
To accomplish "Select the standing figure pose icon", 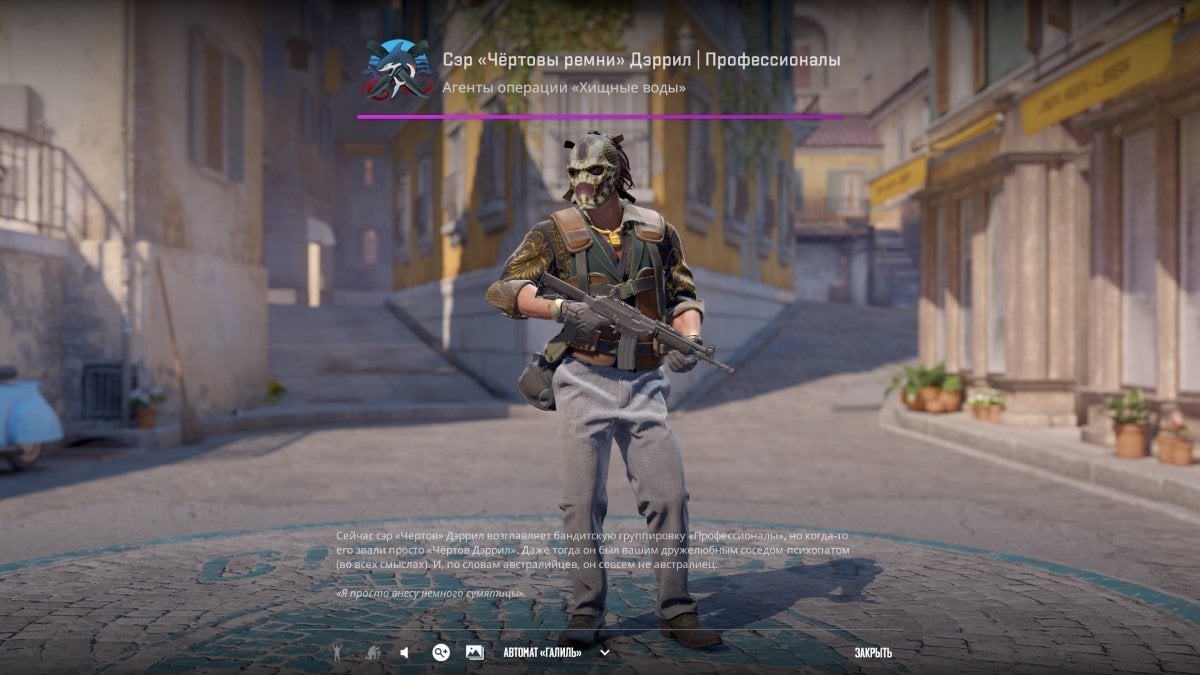I will (x=338, y=653).
